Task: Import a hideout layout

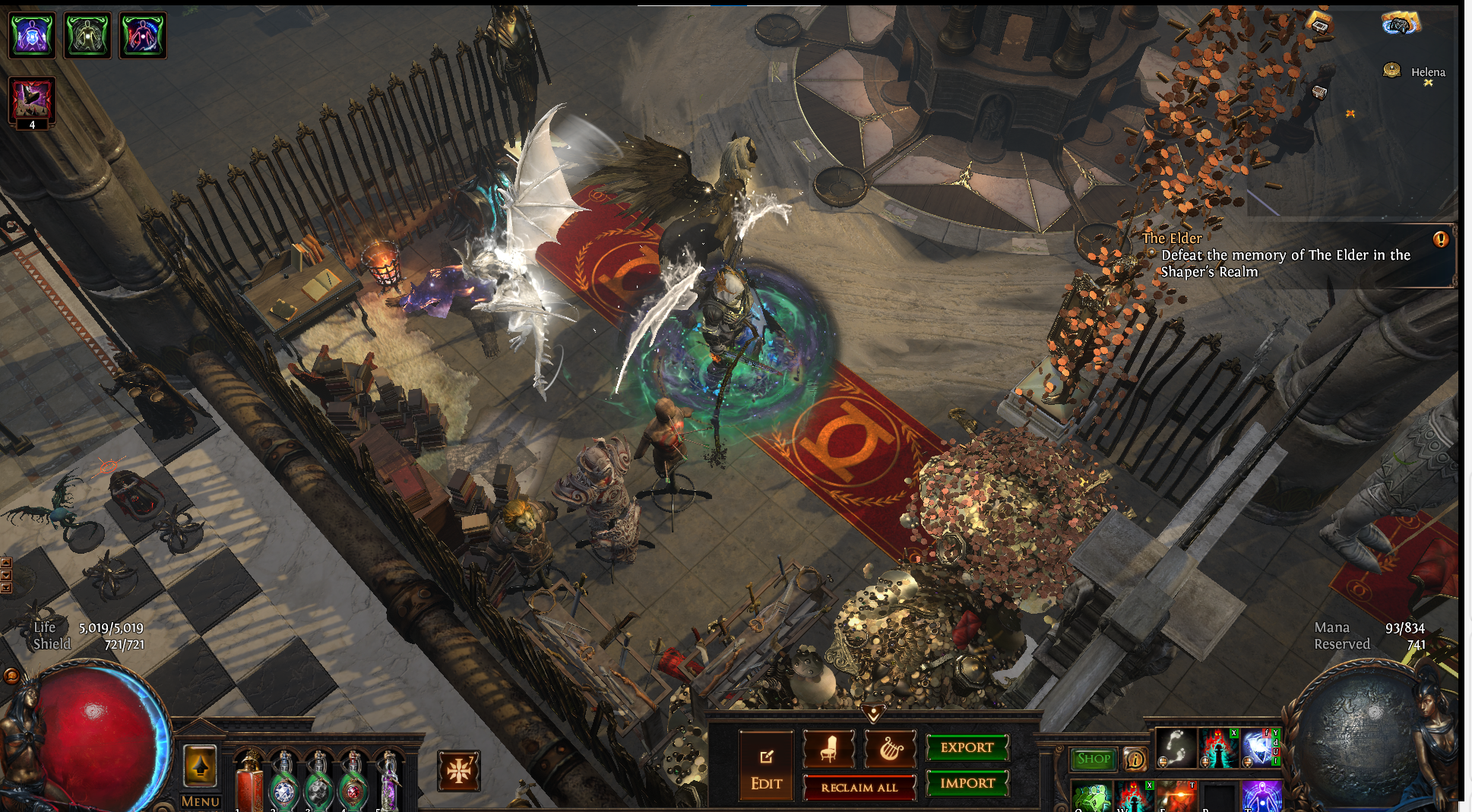Action: [967, 783]
